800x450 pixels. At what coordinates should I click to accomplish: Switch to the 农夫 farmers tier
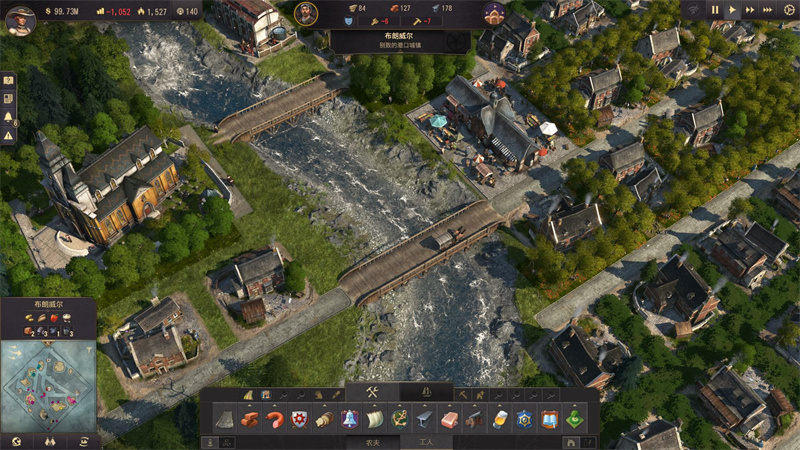click(372, 441)
